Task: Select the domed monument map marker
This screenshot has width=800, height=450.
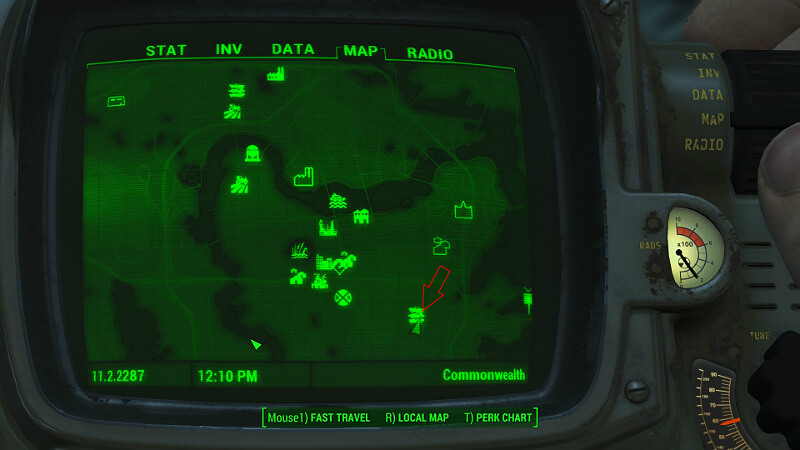Action: 253,153
